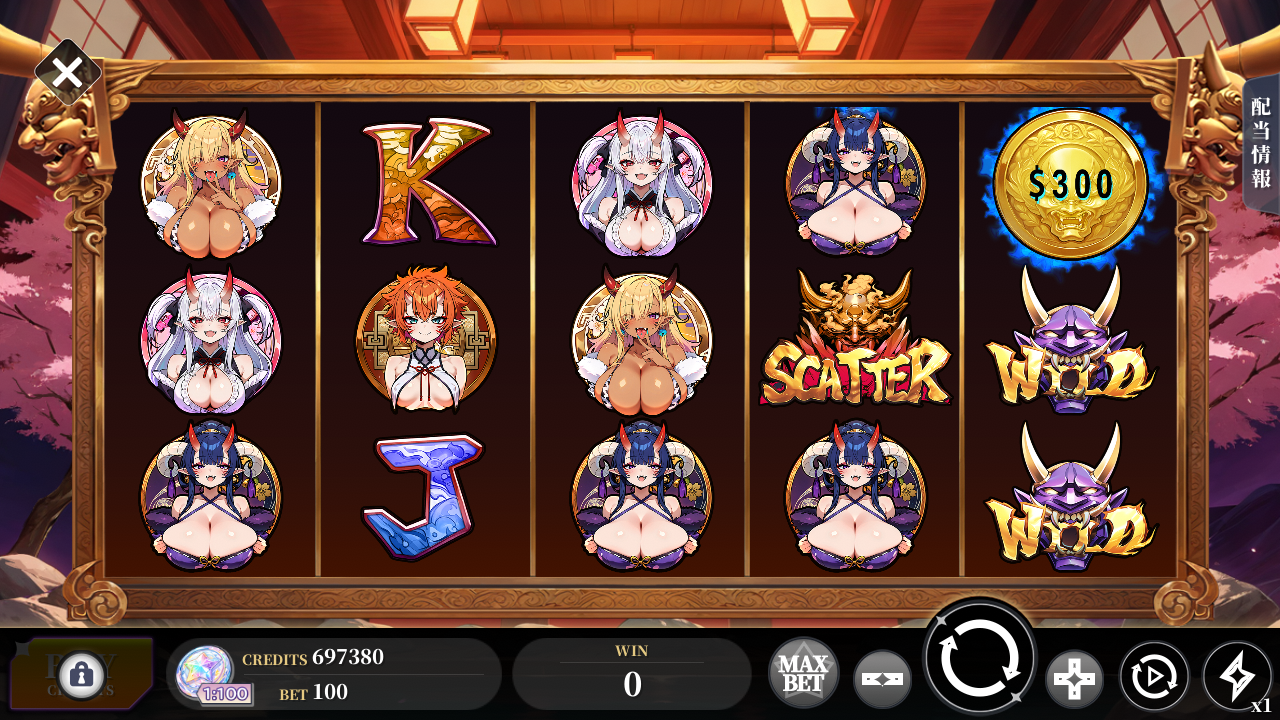Open the 配当情報 paytable tab
Image resolution: width=1280 pixels, height=720 pixels.
click(1260, 143)
